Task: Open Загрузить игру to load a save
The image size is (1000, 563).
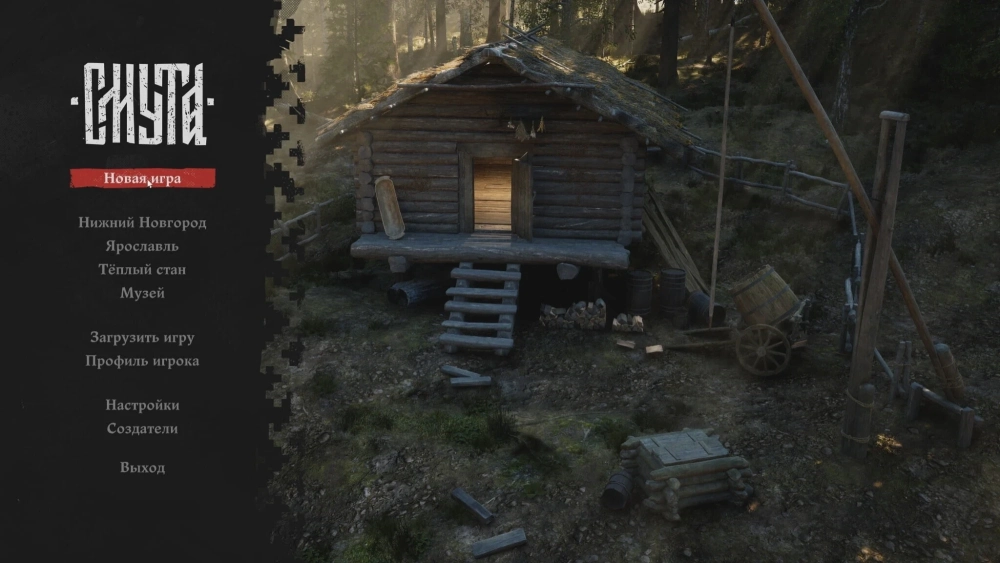Action: click(142, 338)
